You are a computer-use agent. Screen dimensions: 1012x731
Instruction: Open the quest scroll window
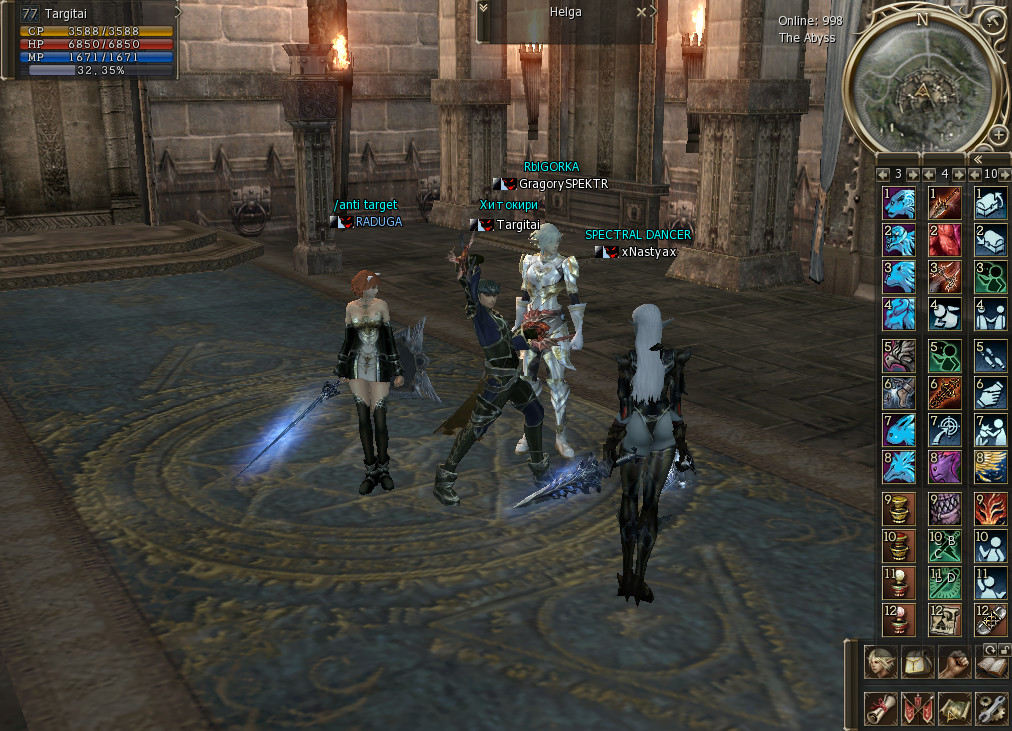pos(880,708)
